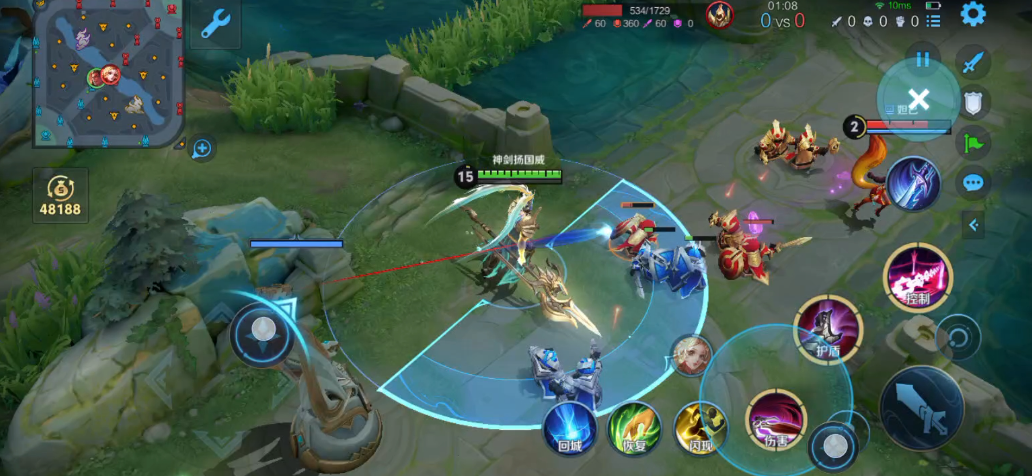Cast the 护盾 shield skill
The image size is (1032, 476).
826,329
